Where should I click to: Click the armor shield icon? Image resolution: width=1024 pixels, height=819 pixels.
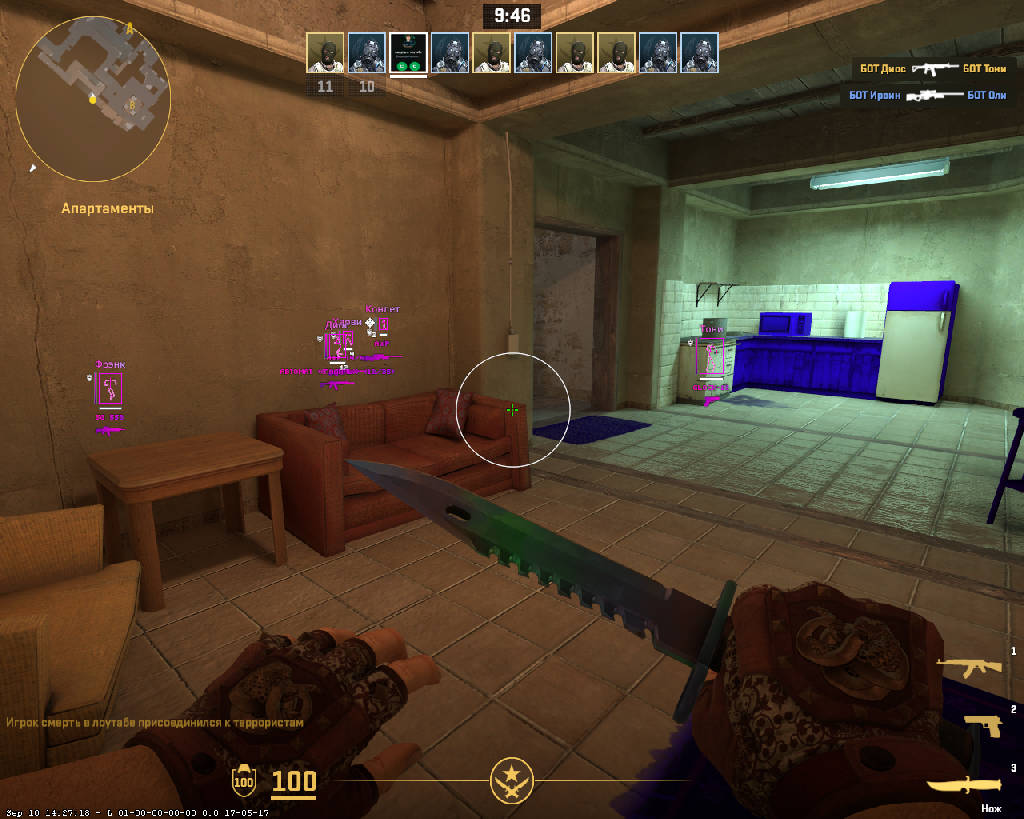tap(243, 781)
